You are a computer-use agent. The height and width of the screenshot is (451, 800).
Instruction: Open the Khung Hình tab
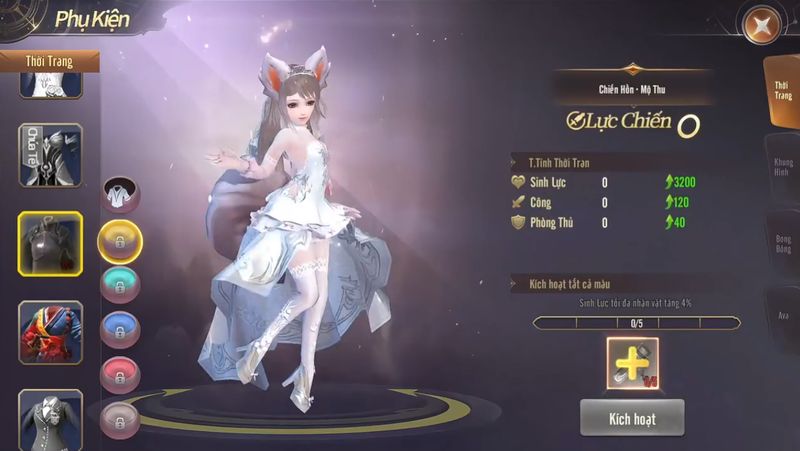point(782,168)
